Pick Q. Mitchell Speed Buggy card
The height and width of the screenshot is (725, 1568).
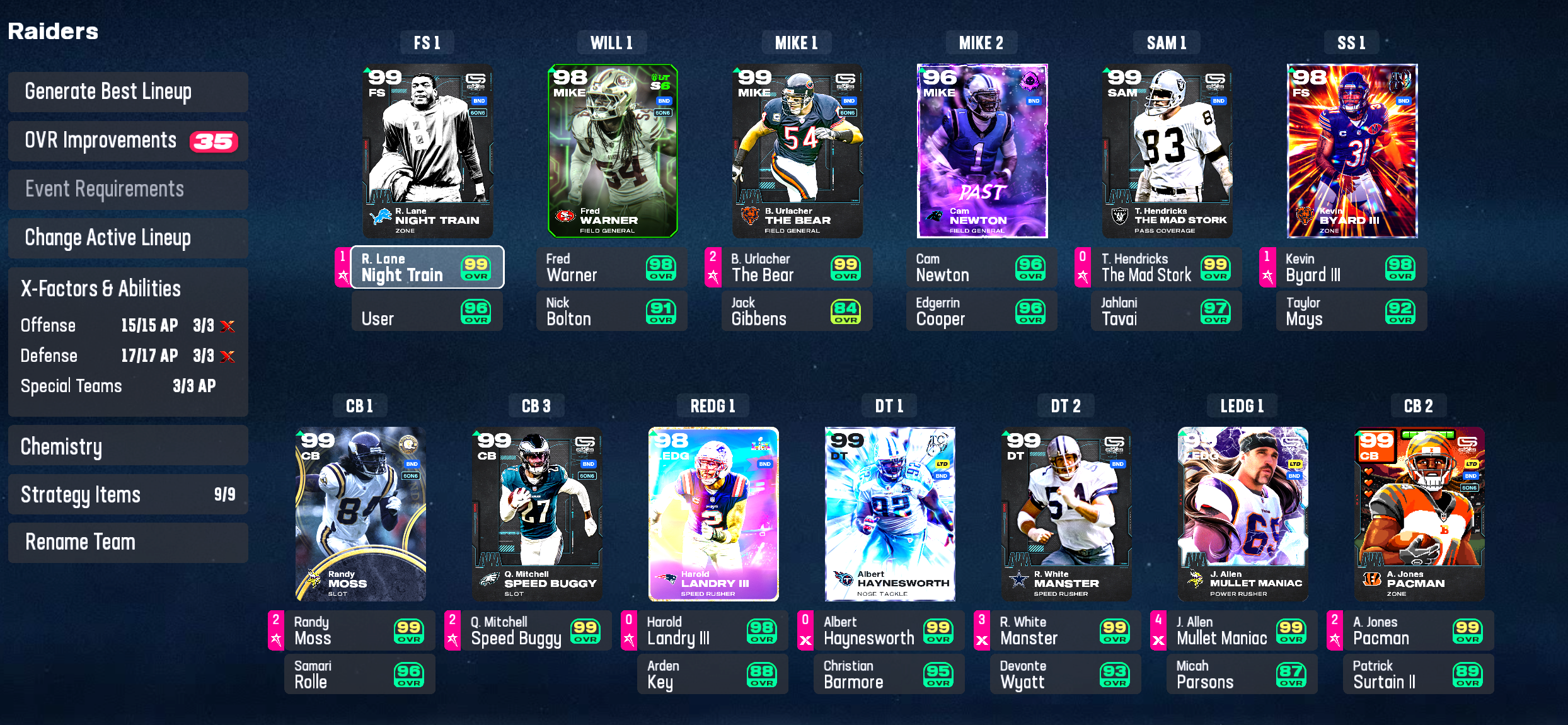(537, 514)
